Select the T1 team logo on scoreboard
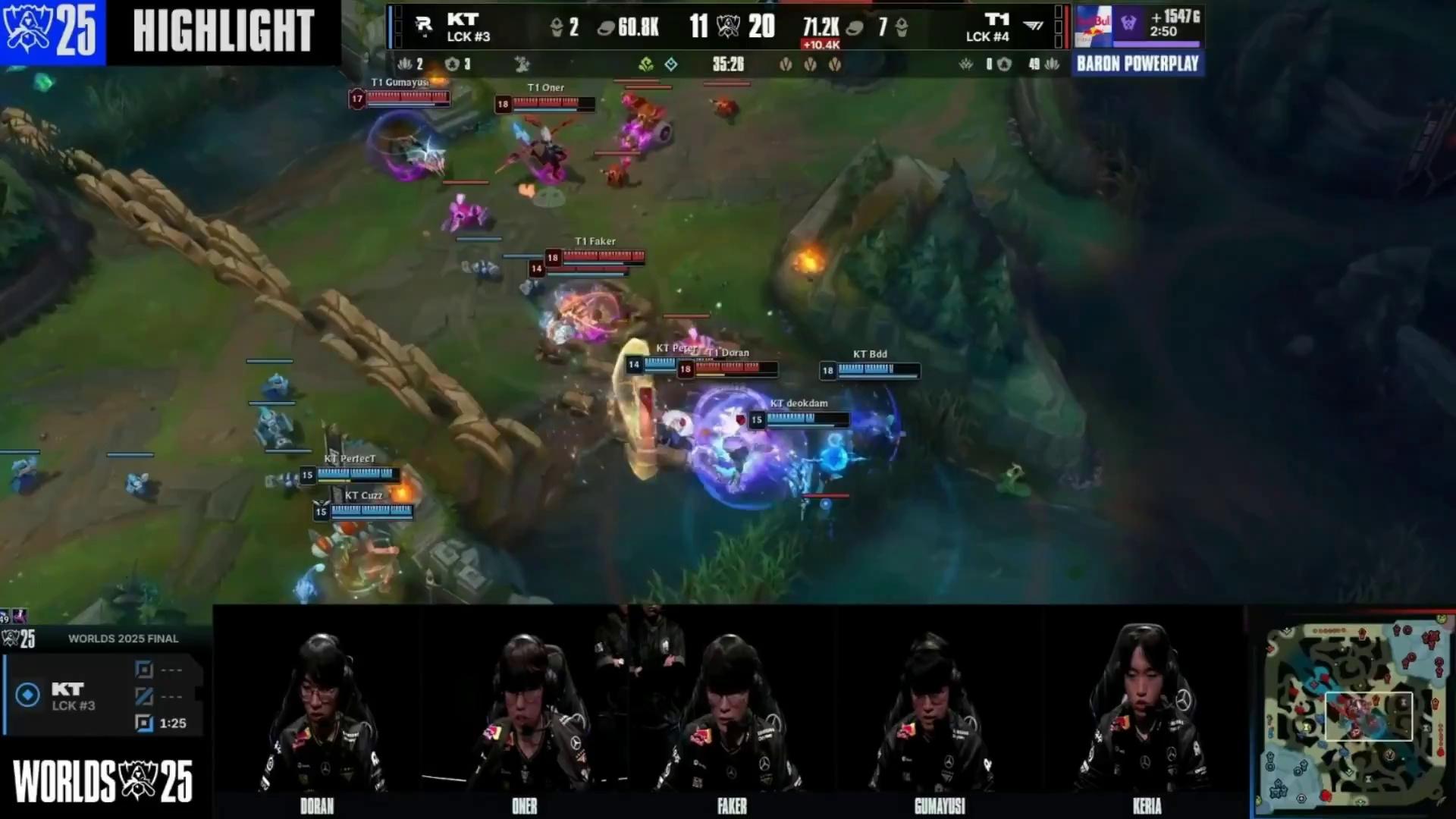 pos(1032,27)
